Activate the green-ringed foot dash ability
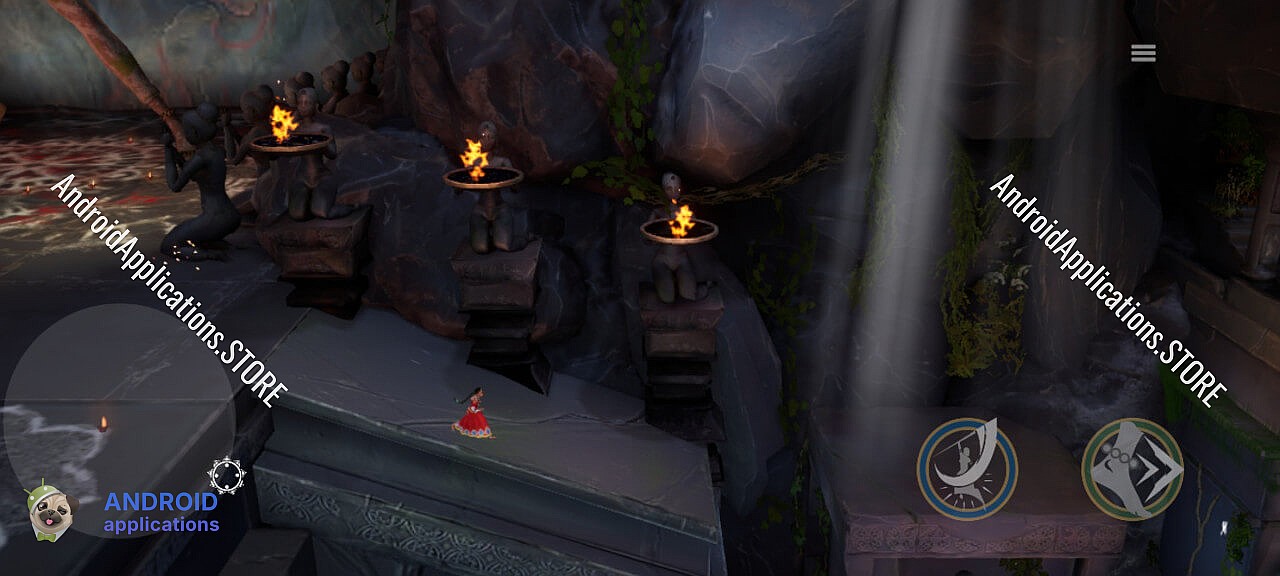Viewport: 1280px width, 576px height. tap(1132, 468)
